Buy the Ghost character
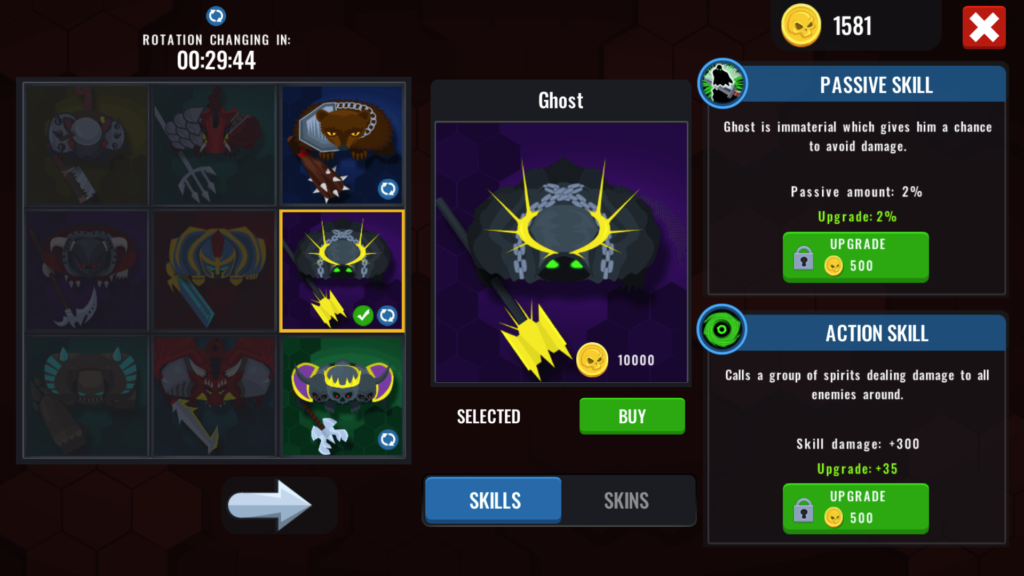The width and height of the screenshot is (1024, 576). click(x=632, y=416)
